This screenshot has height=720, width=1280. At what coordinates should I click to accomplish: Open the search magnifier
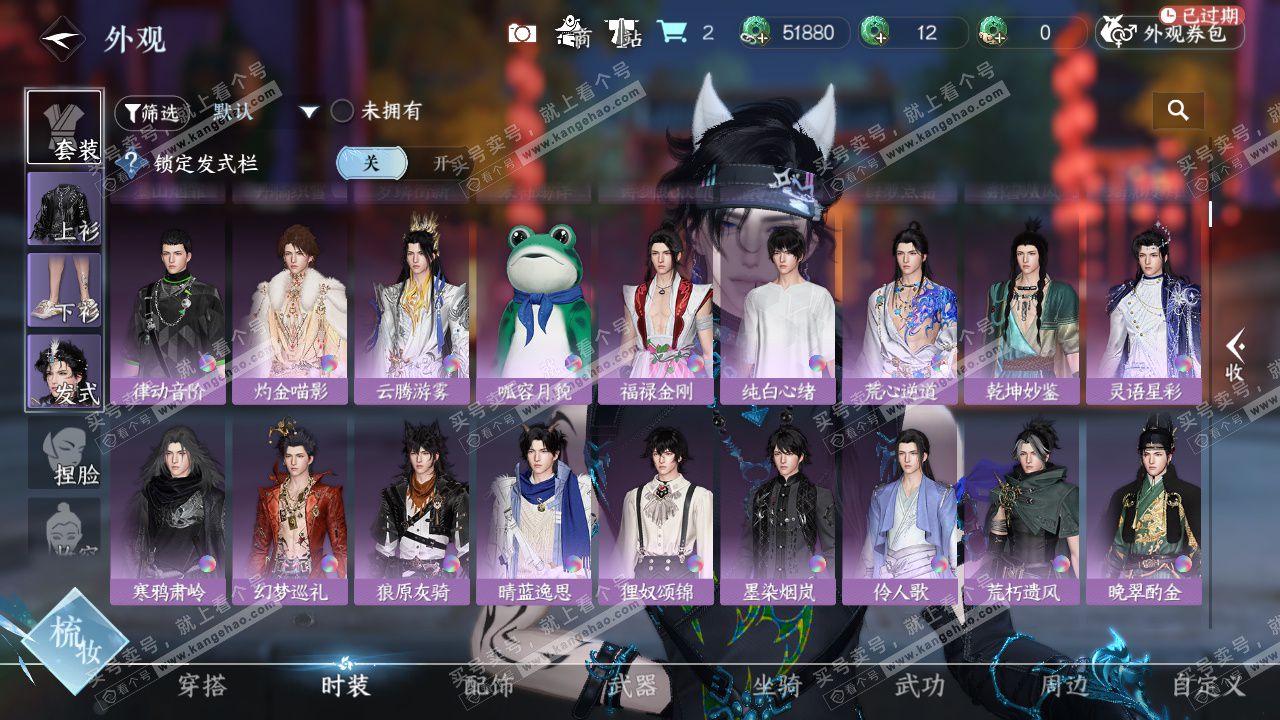[x=1178, y=111]
